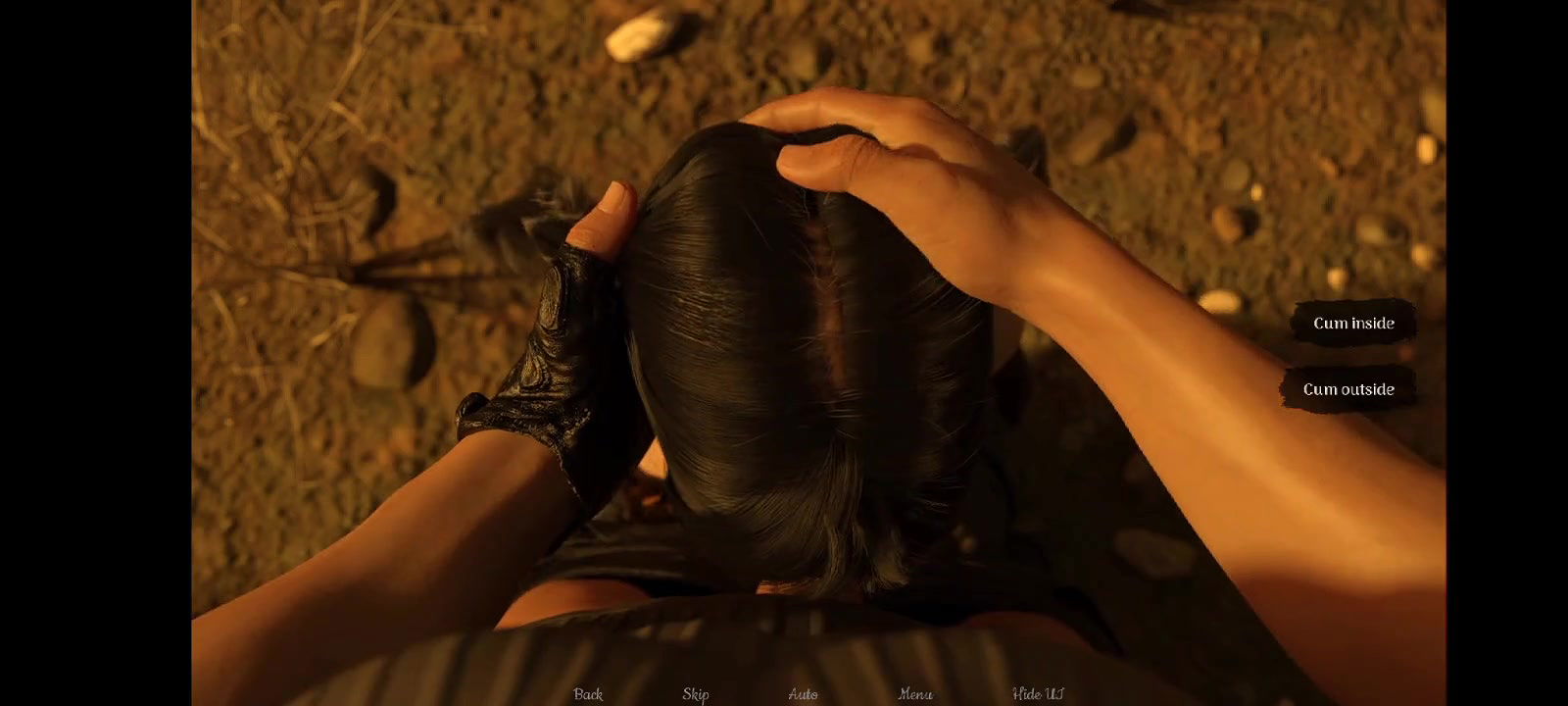1568x706 pixels.
Task: Pick the first choice button on the right
Action: tap(1355, 324)
